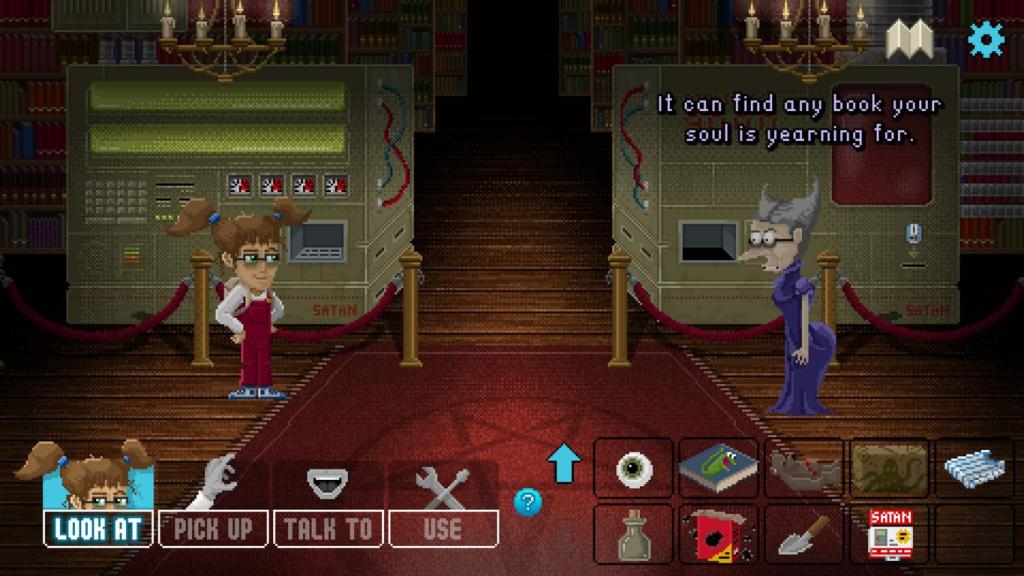This screenshot has height=576, width=1024.
Task: Select the eyeball inventory item
Action: [634, 468]
